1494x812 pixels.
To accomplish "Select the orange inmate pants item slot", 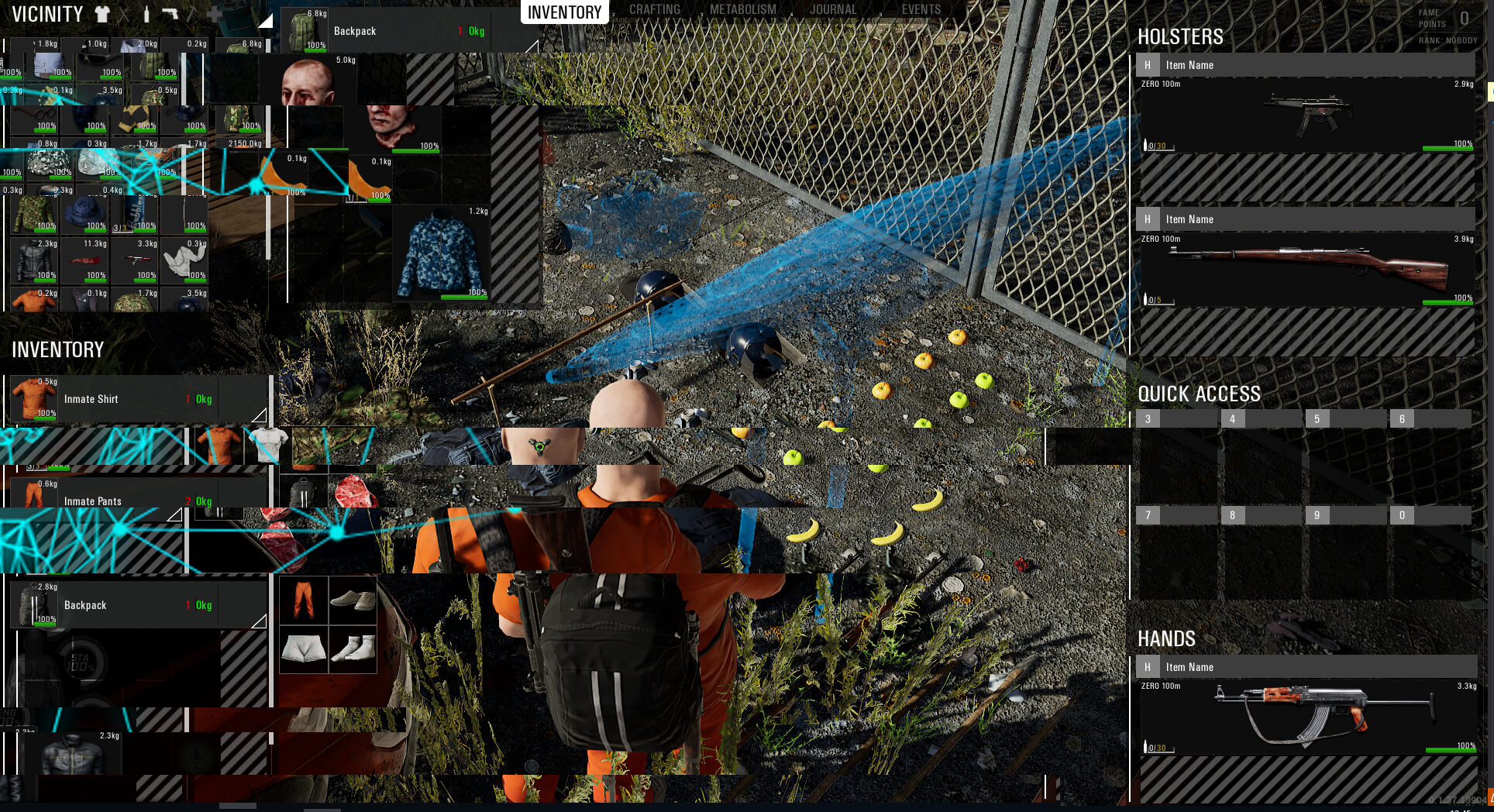I will pyautogui.click(x=304, y=600).
